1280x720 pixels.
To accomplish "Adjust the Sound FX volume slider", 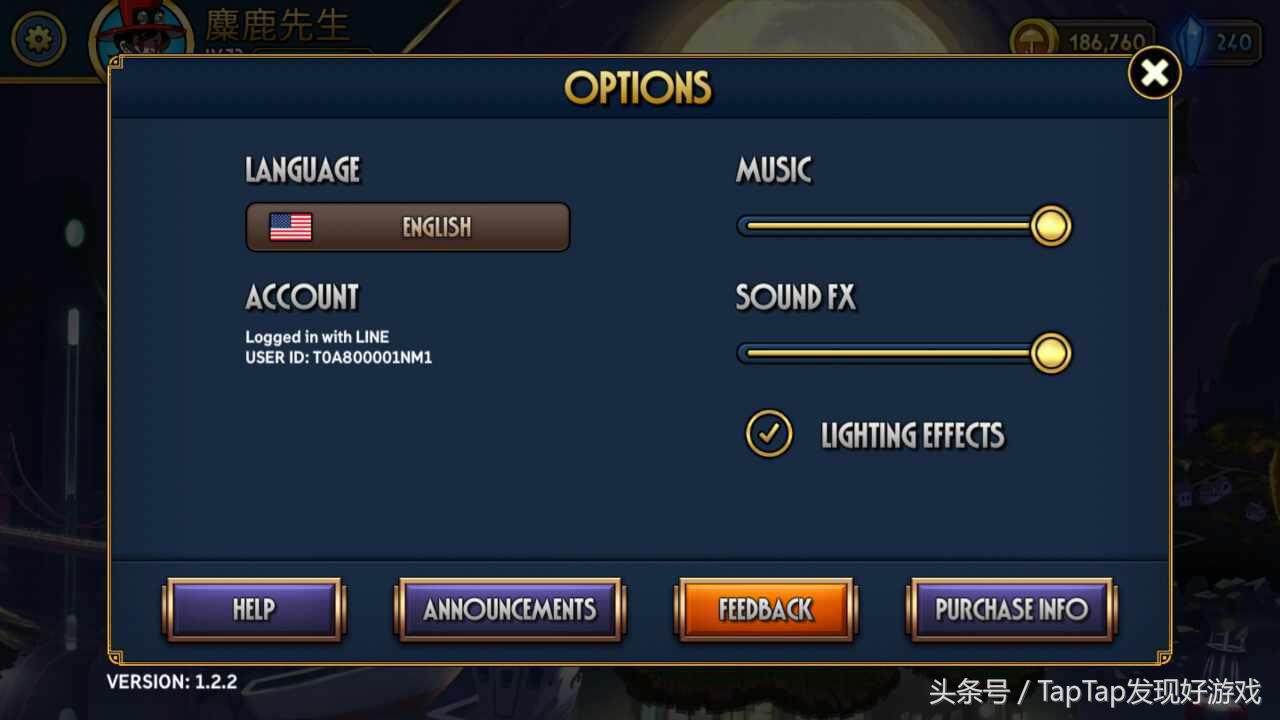I will click(x=1050, y=353).
